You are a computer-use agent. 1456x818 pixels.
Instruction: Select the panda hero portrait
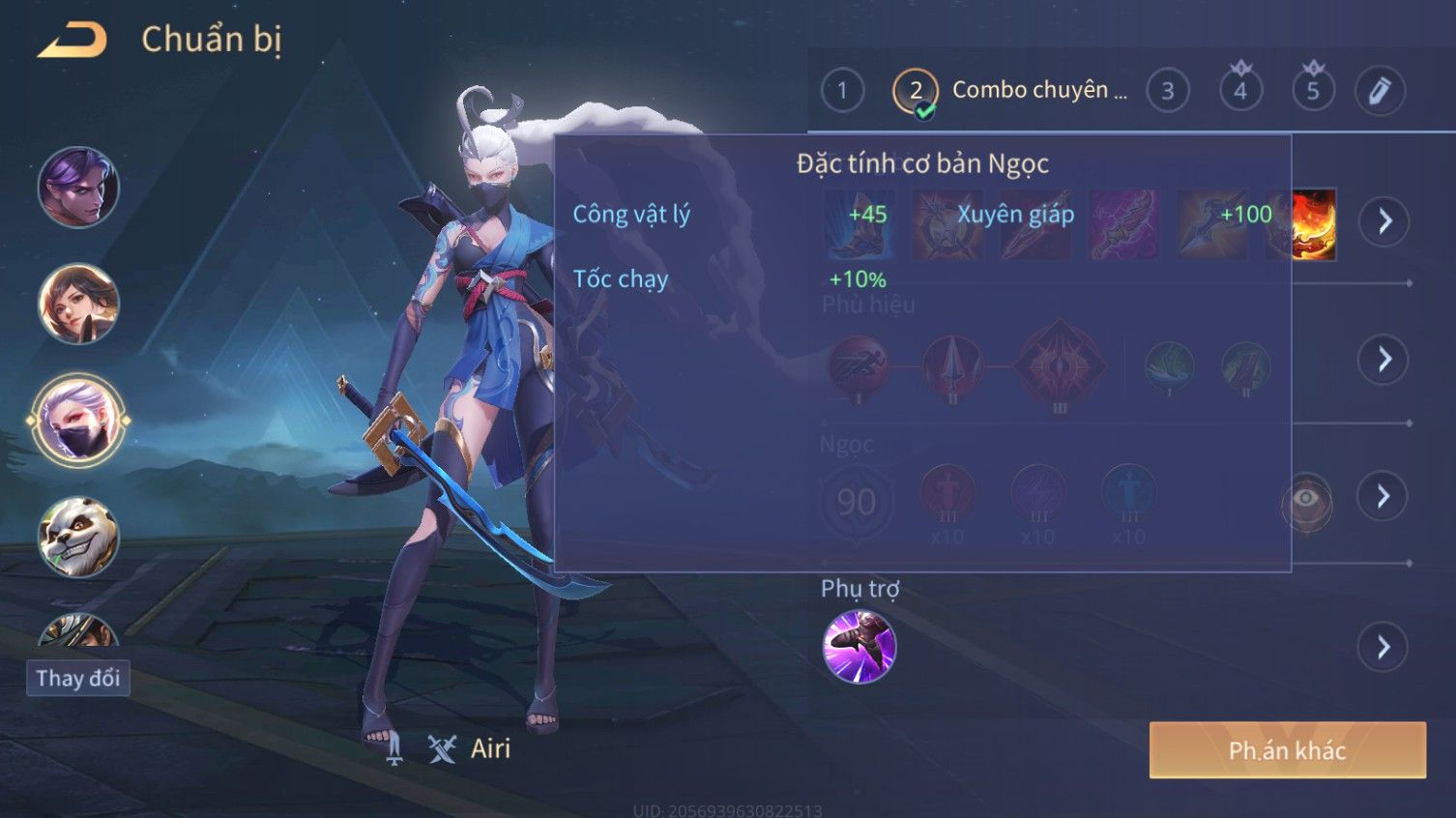[x=78, y=538]
